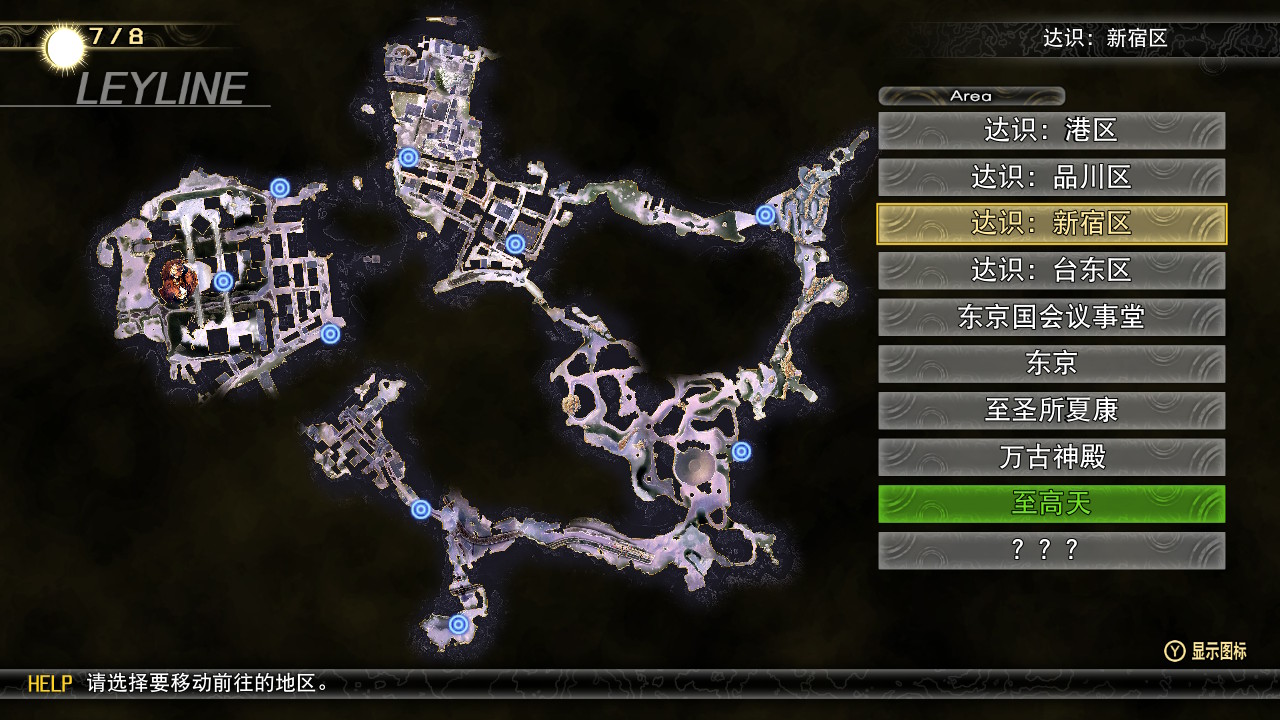Choose the 东京 area entry

tap(1051, 363)
